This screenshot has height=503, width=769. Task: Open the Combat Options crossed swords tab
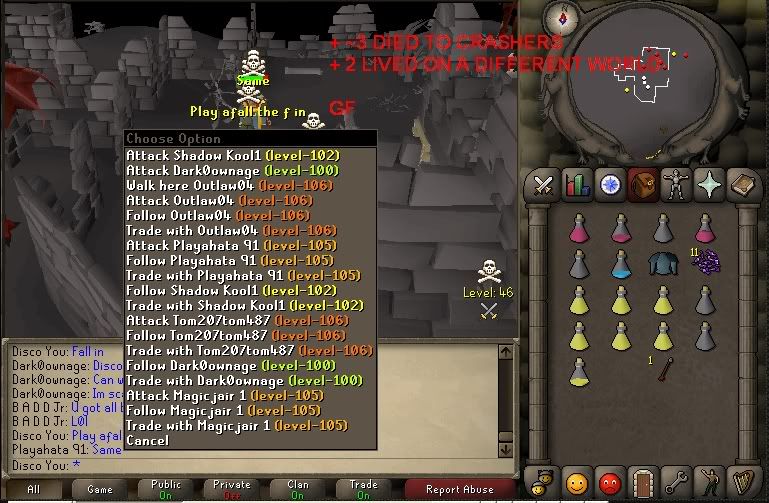tap(543, 185)
